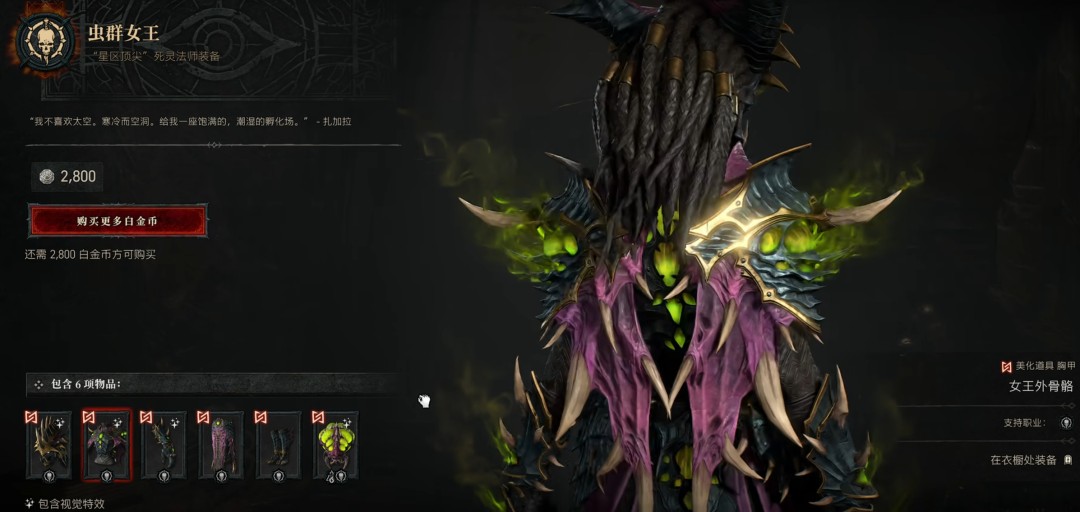Viewport: 1080px width, 512px height.
Task: Click the red 购买更多白金币 button
Action: (x=118, y=220)
